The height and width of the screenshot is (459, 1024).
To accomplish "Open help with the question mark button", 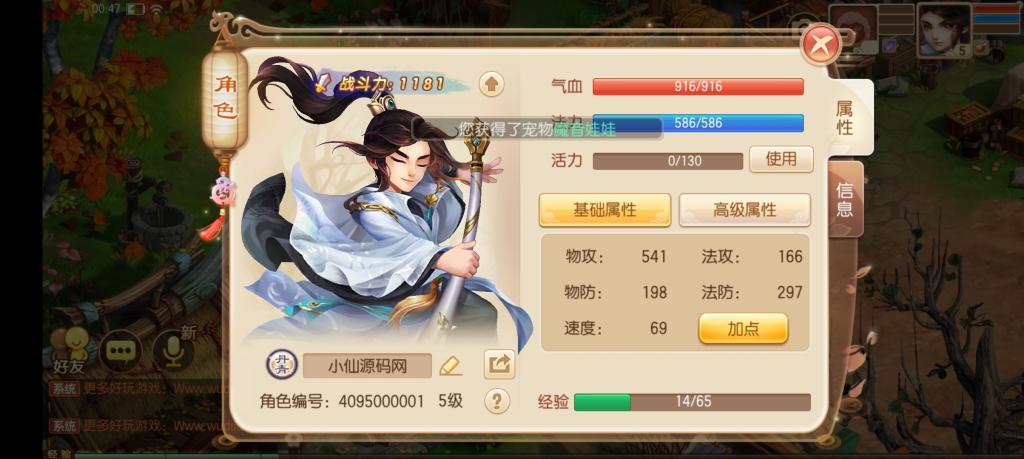I will (x=497, y=401).
